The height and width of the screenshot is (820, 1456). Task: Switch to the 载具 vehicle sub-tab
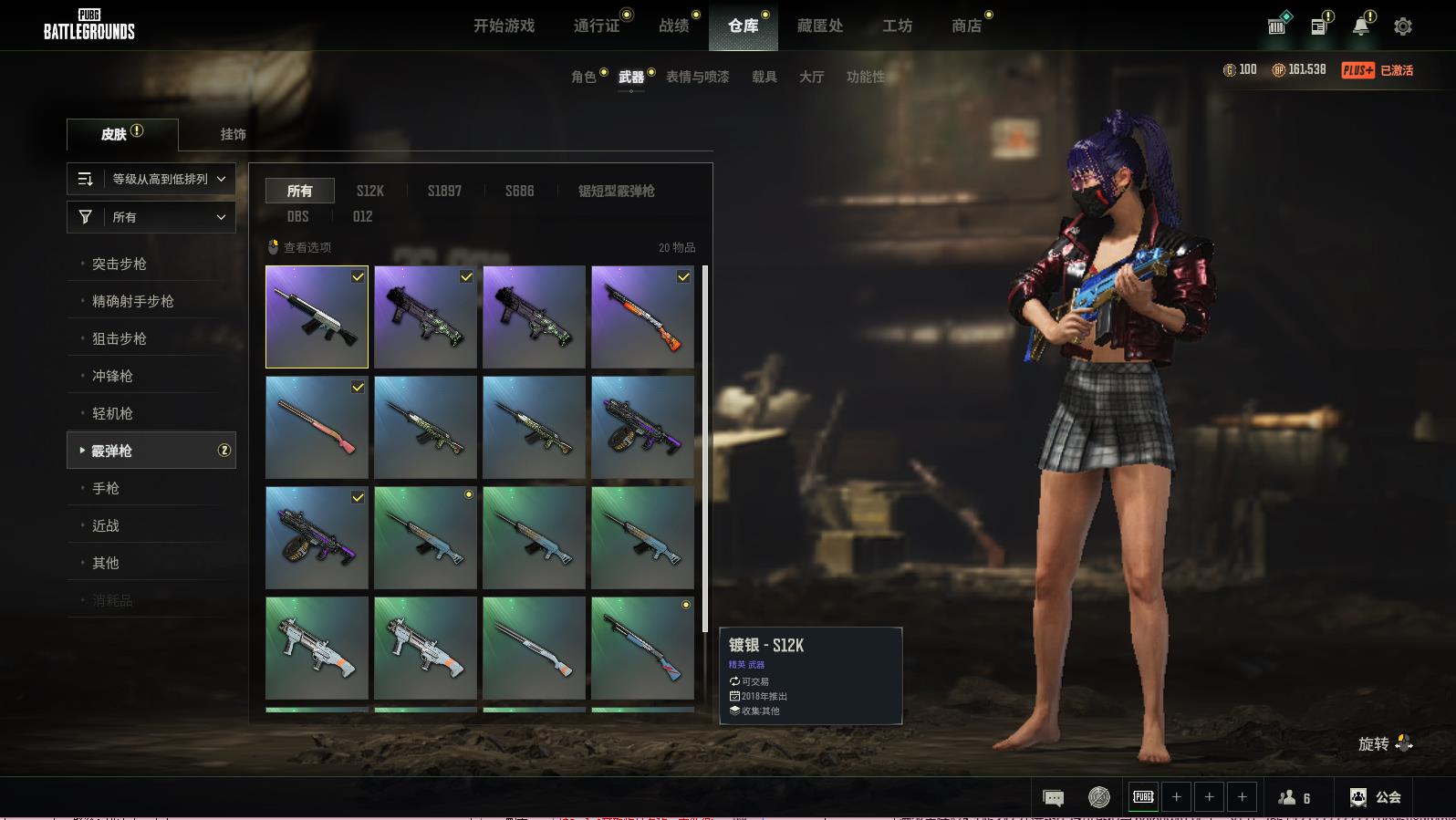764,77
